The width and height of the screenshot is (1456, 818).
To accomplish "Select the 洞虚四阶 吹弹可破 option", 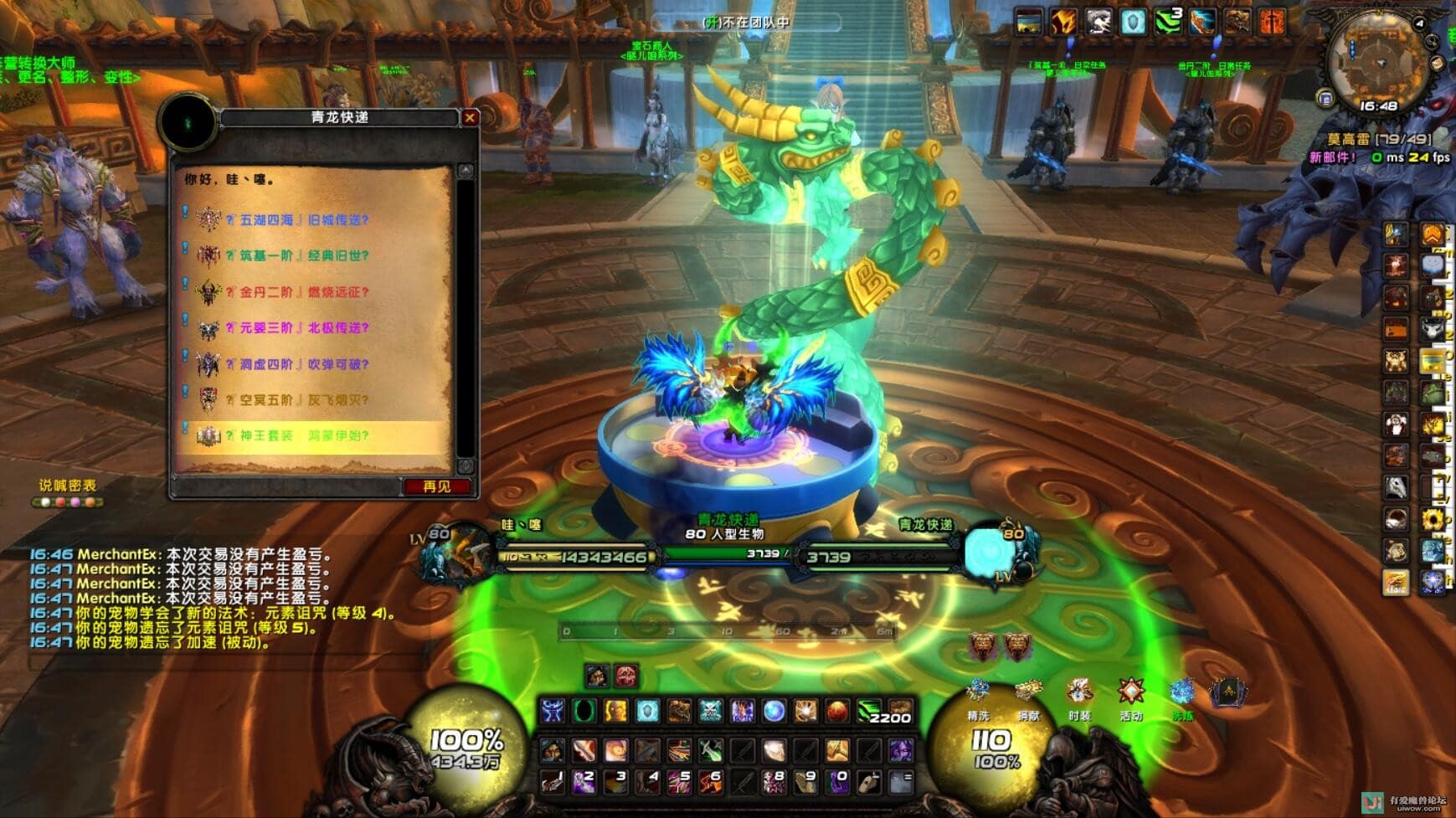I will (x=305, y=364).
